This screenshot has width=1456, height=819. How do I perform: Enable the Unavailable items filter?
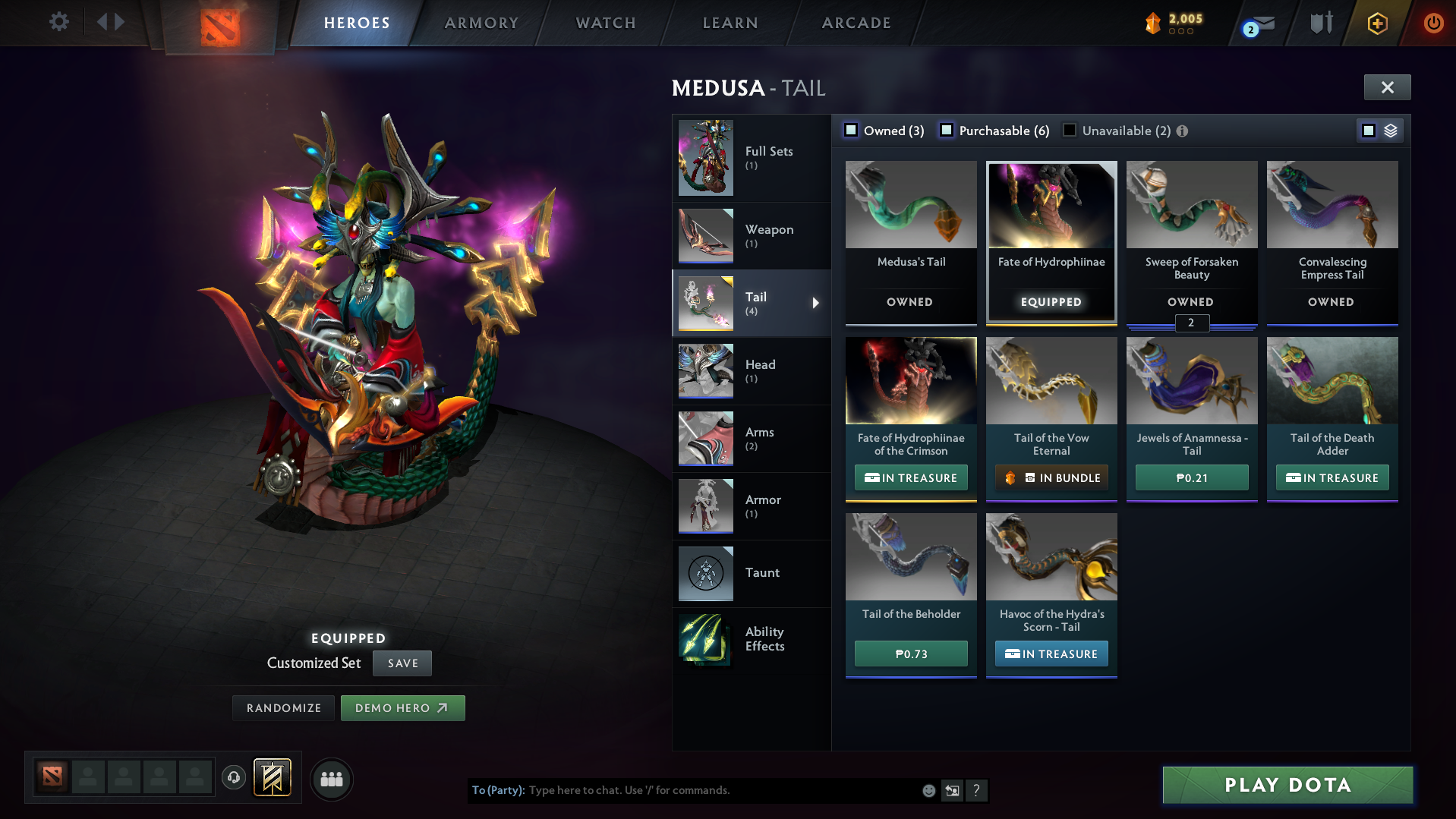(x=1070, y=131)
